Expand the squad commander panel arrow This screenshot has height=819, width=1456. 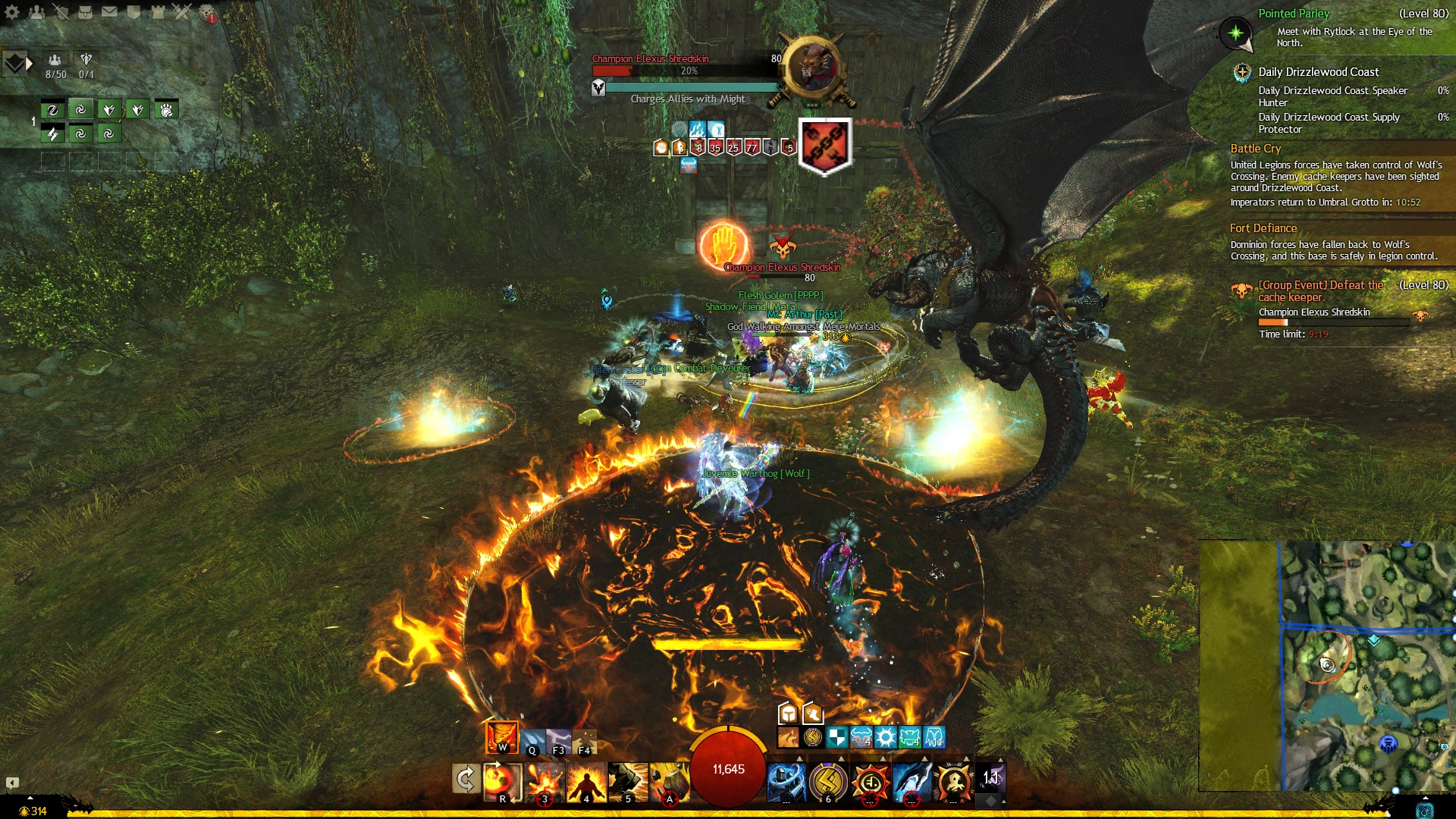coord(30,64)
